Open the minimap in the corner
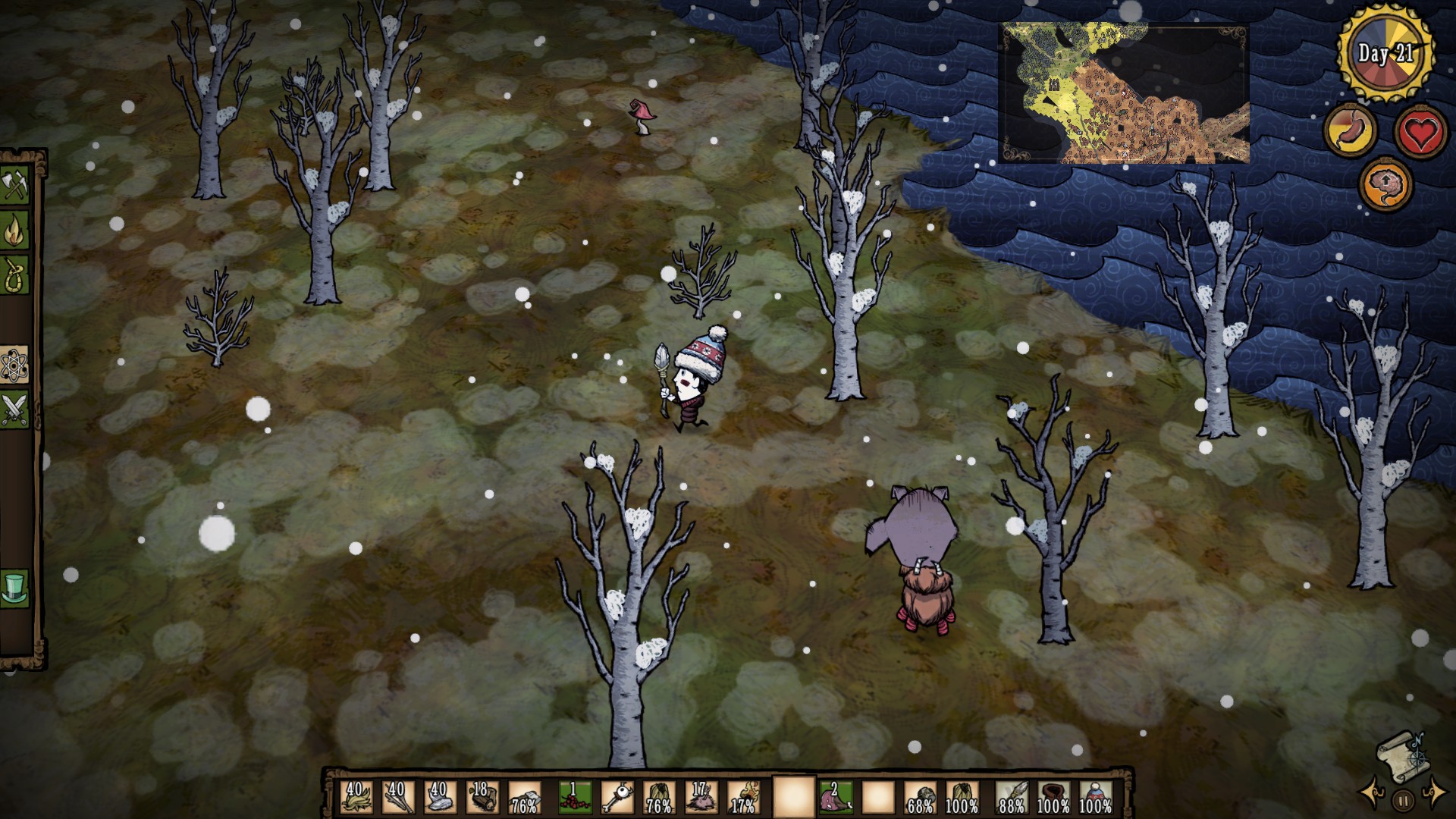 point(1123,93)
